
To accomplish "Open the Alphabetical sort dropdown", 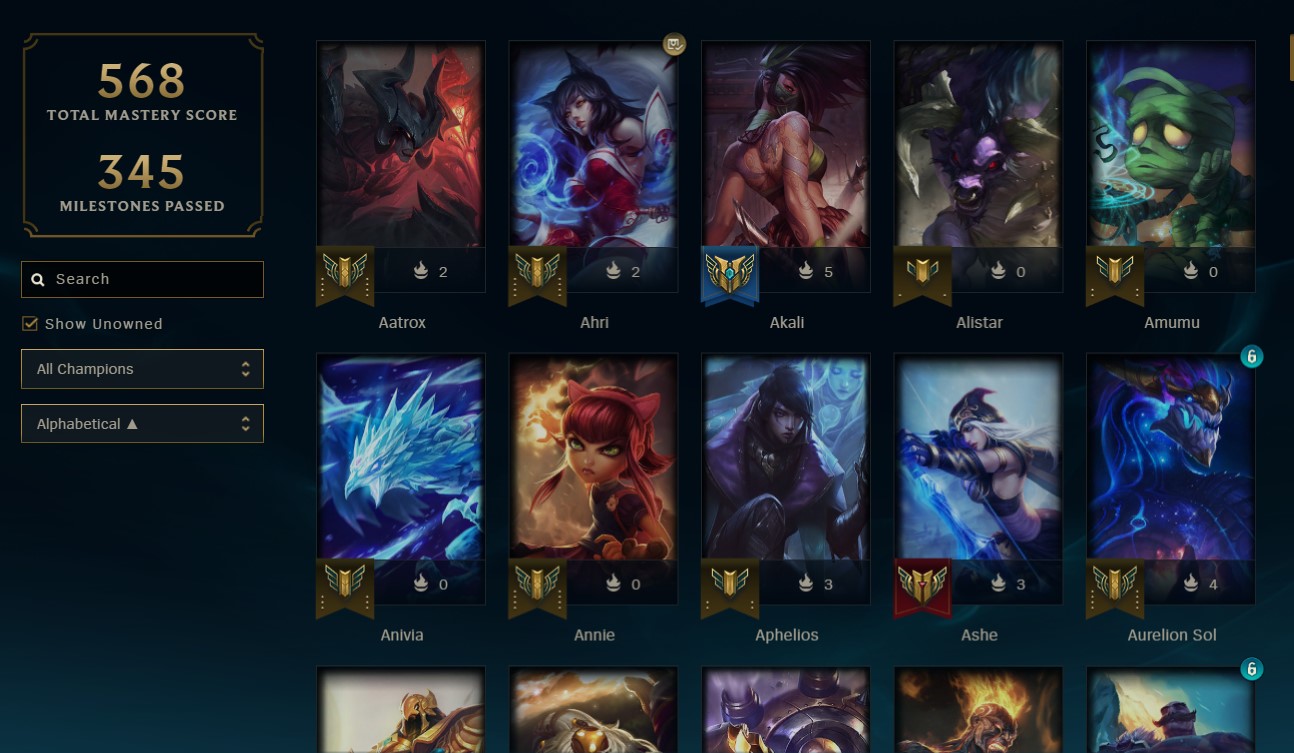I will (x=142, y=423).
